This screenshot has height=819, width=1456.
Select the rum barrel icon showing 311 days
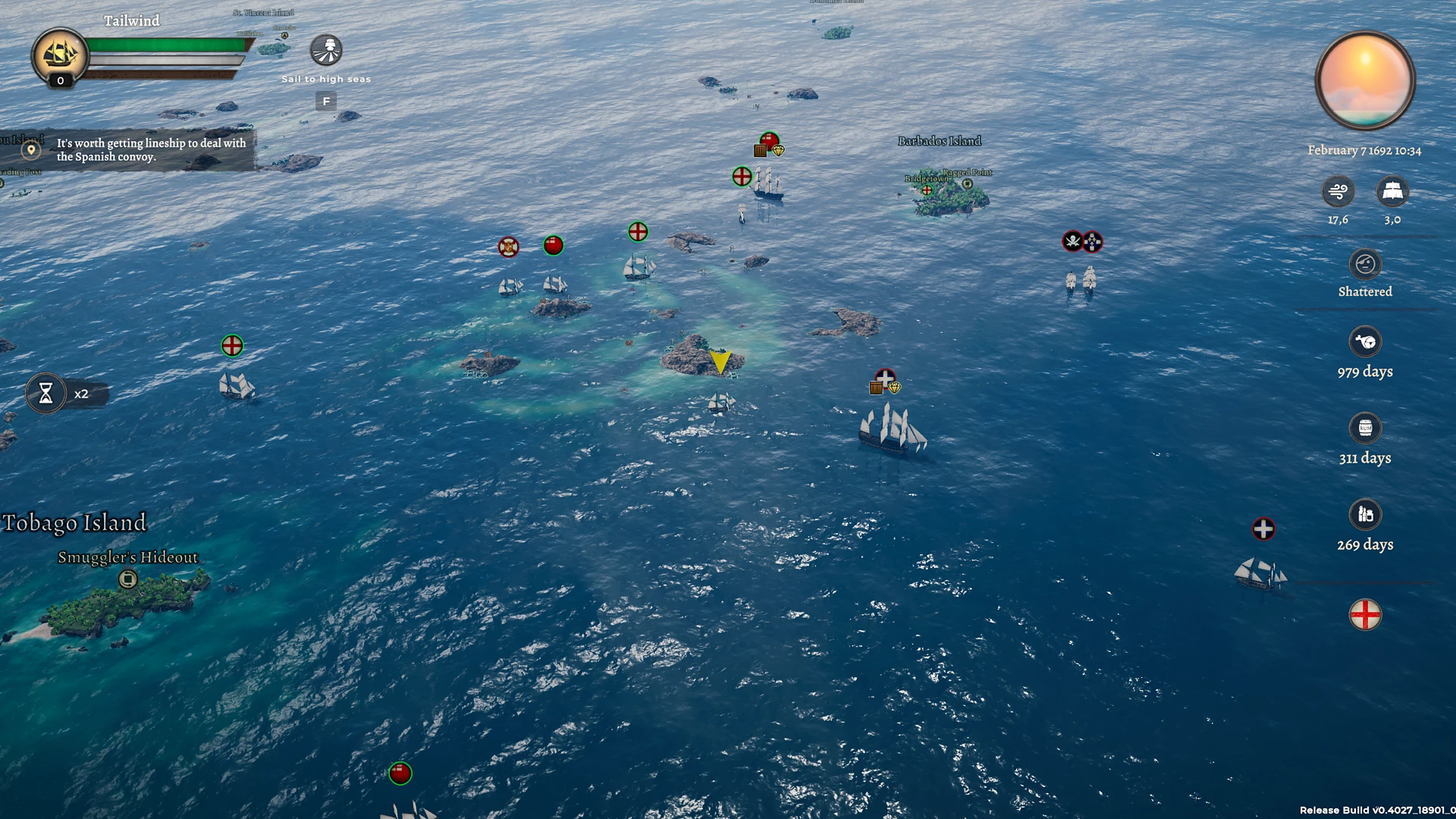tap(1365, 429)
